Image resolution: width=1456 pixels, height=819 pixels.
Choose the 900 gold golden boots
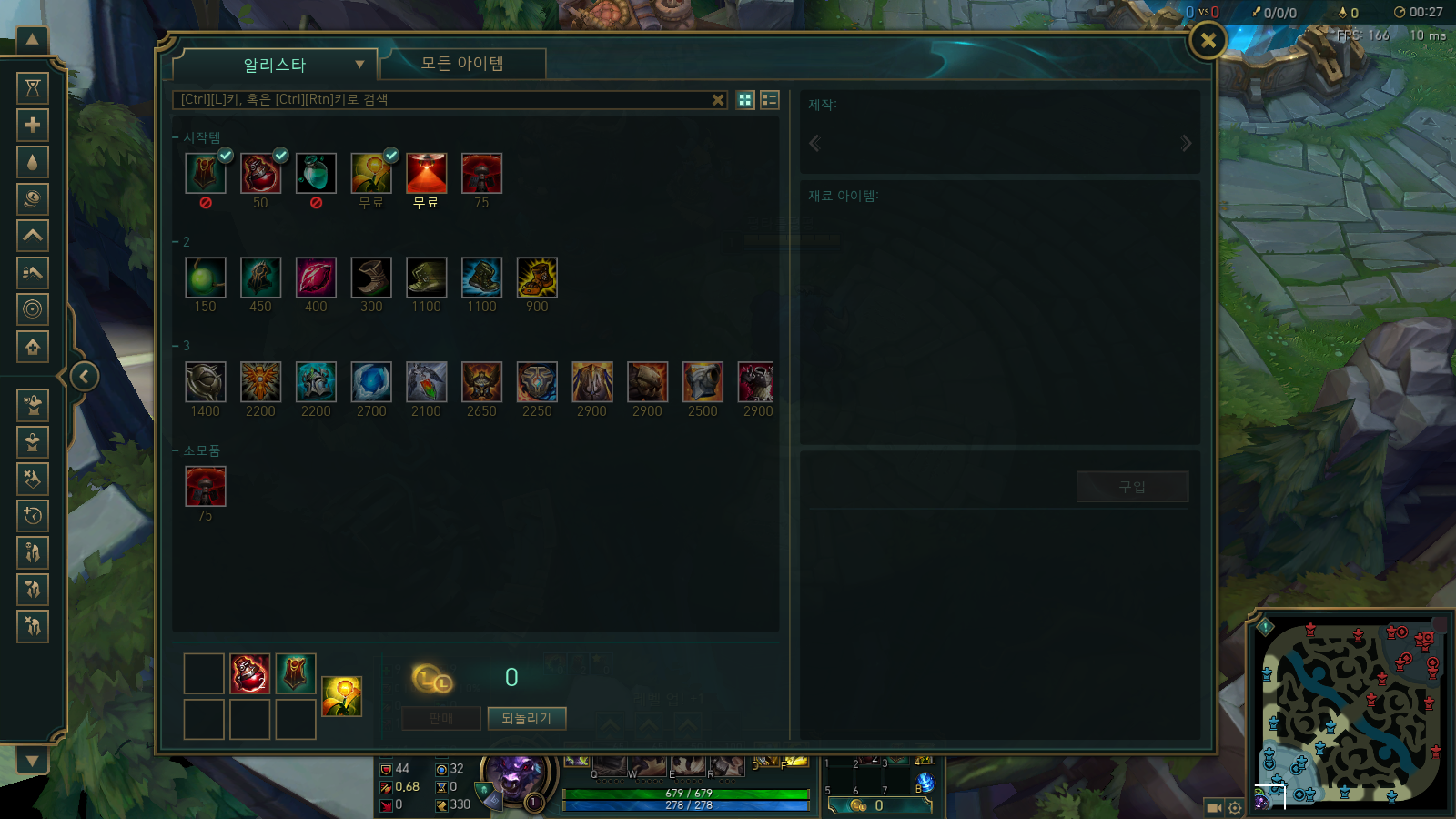click(x=537, y=278)
